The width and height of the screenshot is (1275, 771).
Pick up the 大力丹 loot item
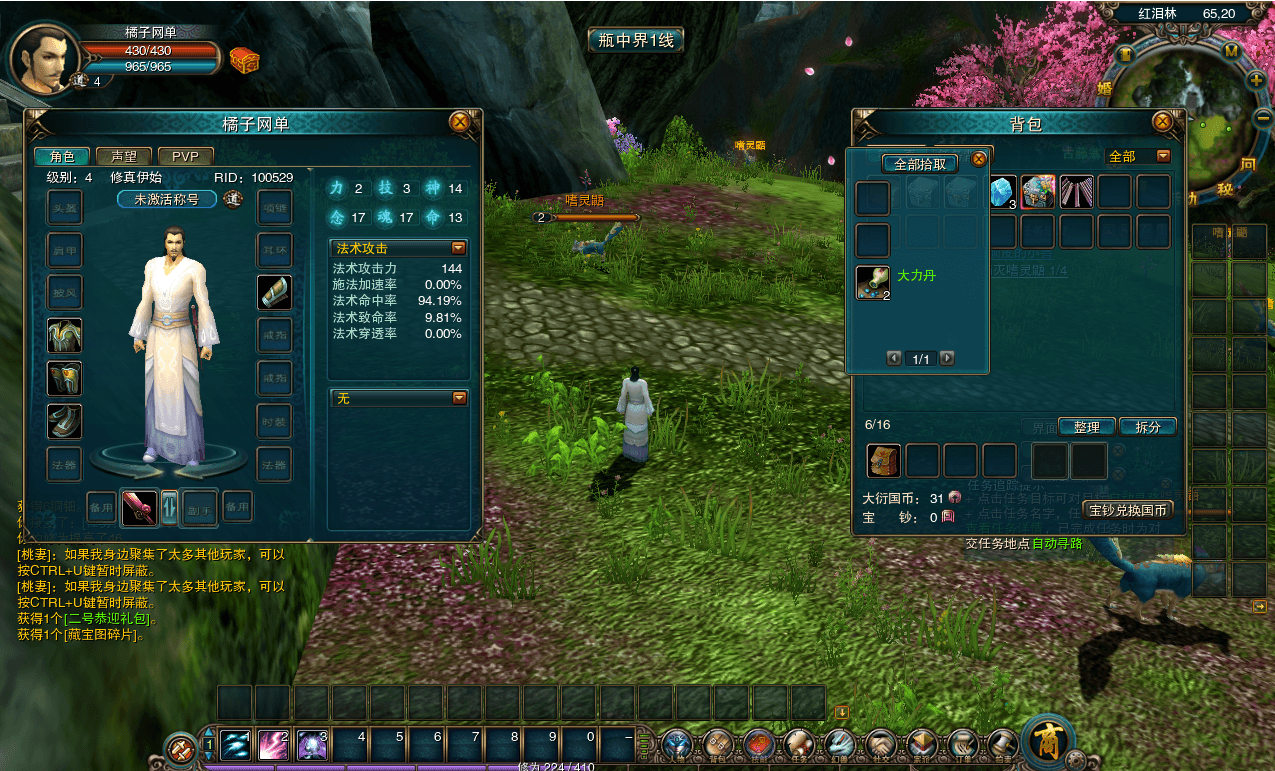tap(873, 283)
